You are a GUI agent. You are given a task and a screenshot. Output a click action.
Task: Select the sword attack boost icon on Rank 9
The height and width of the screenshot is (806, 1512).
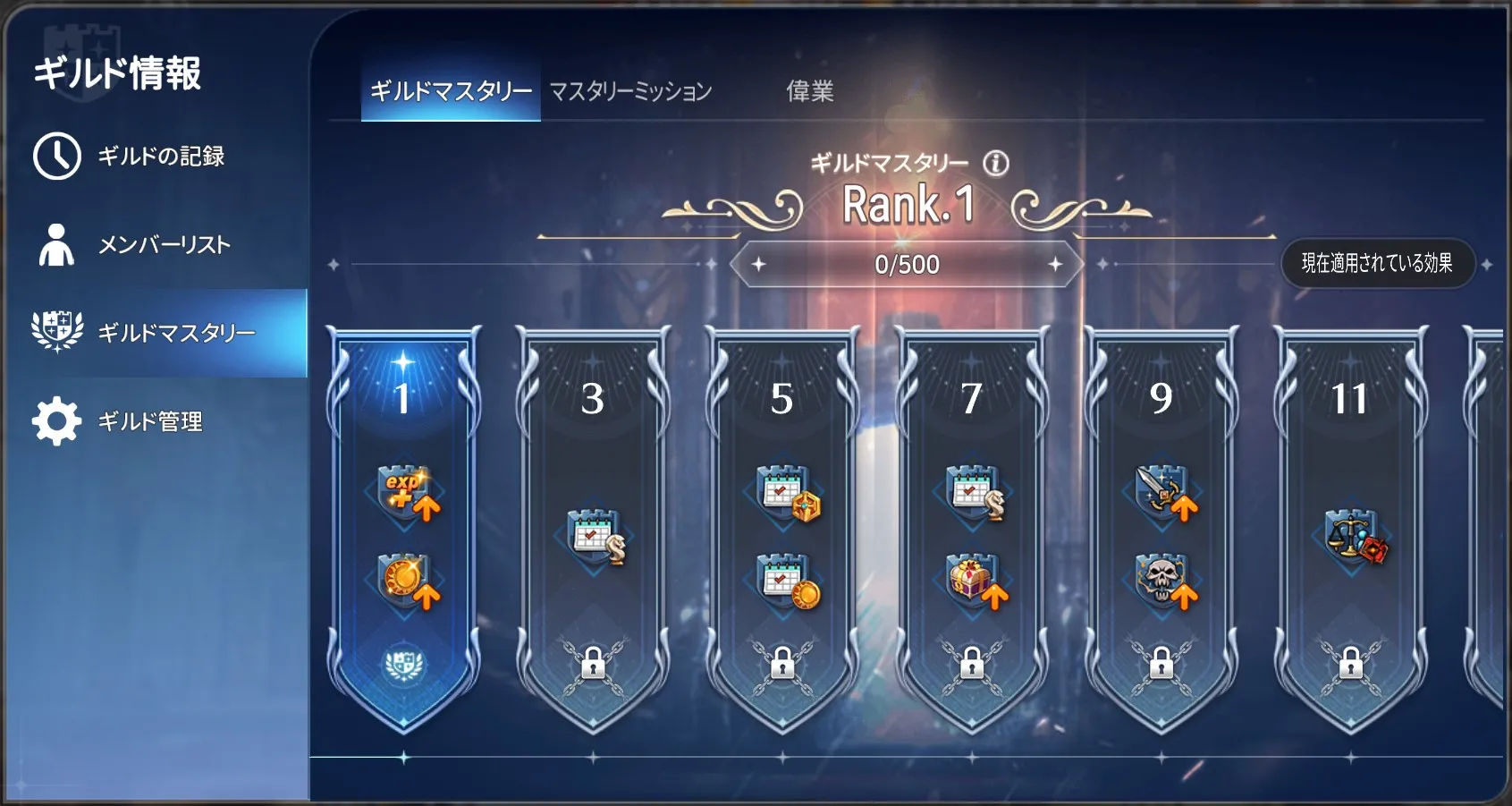click(1161, 488)
